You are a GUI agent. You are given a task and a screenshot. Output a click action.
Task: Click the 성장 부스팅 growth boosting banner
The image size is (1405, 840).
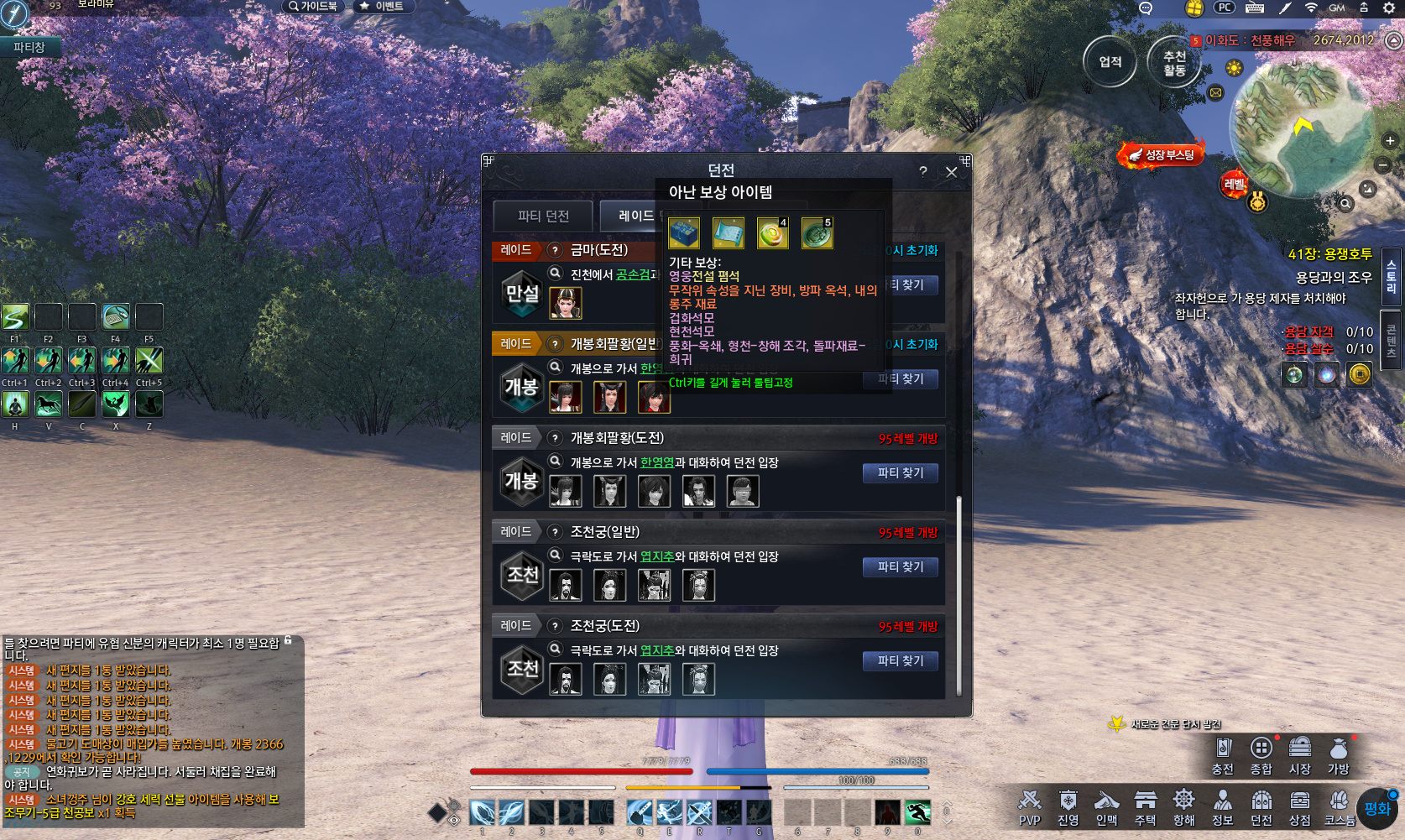click(1162, 155)
